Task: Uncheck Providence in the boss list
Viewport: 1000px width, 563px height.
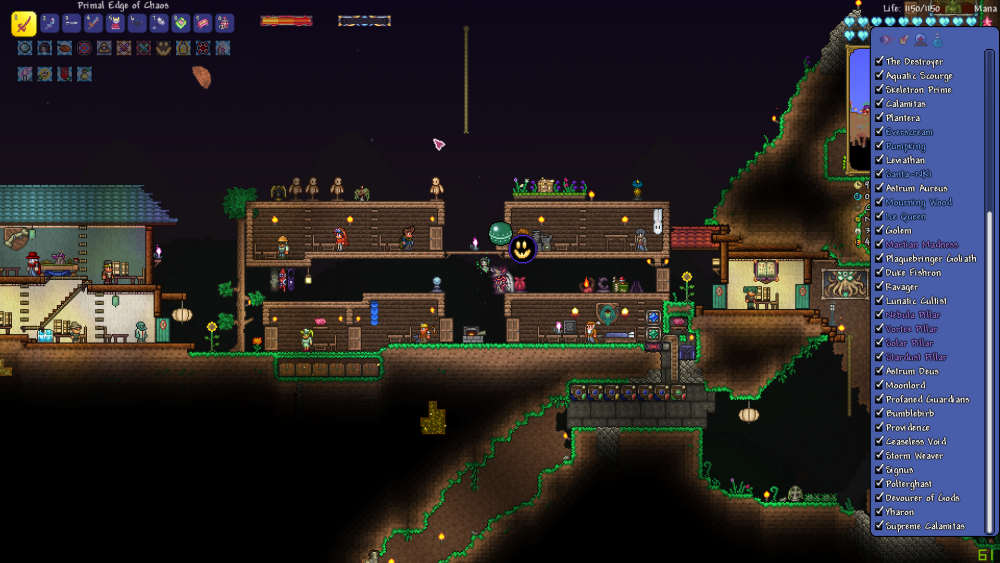Action: tap(879, 427)
